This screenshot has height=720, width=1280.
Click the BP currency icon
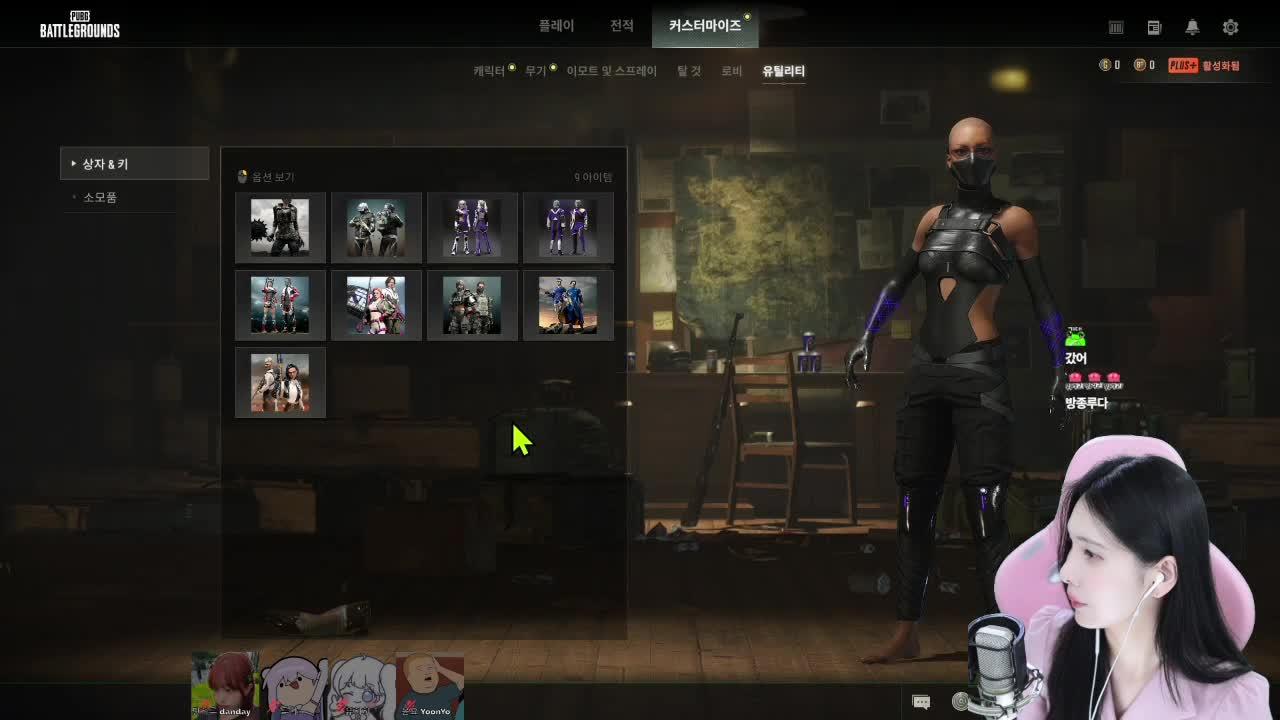tap(1138, 64)
